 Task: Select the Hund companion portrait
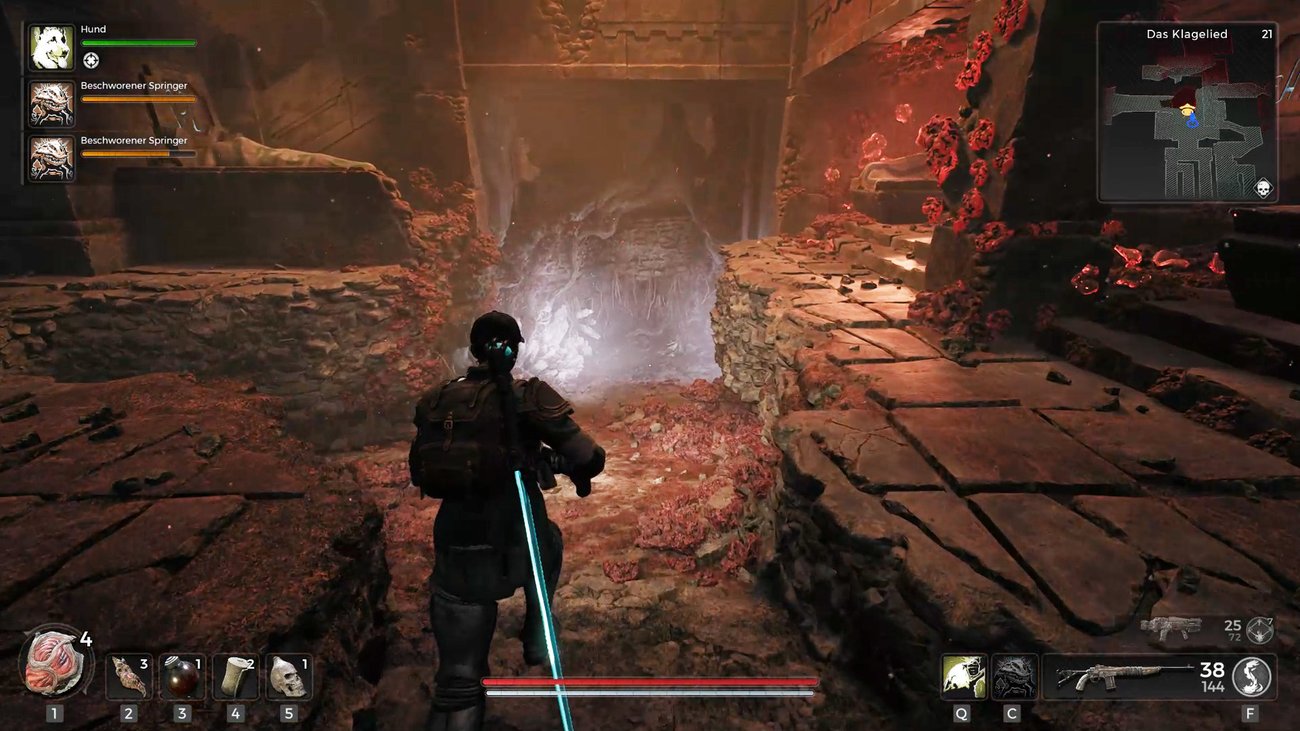point(51,47)
